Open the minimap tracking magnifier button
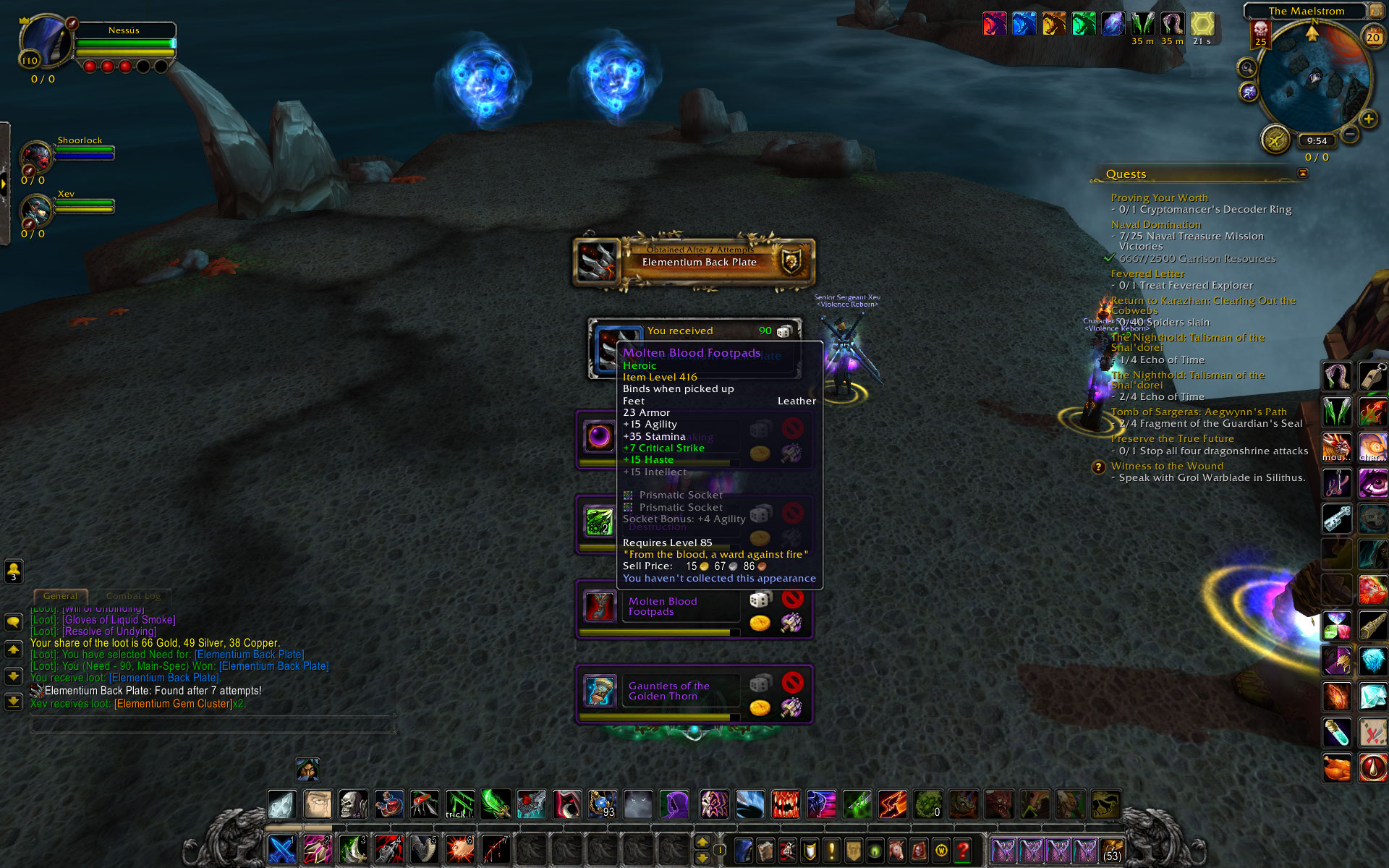Screen dimensions: 1389x868 click(1246, 68)
